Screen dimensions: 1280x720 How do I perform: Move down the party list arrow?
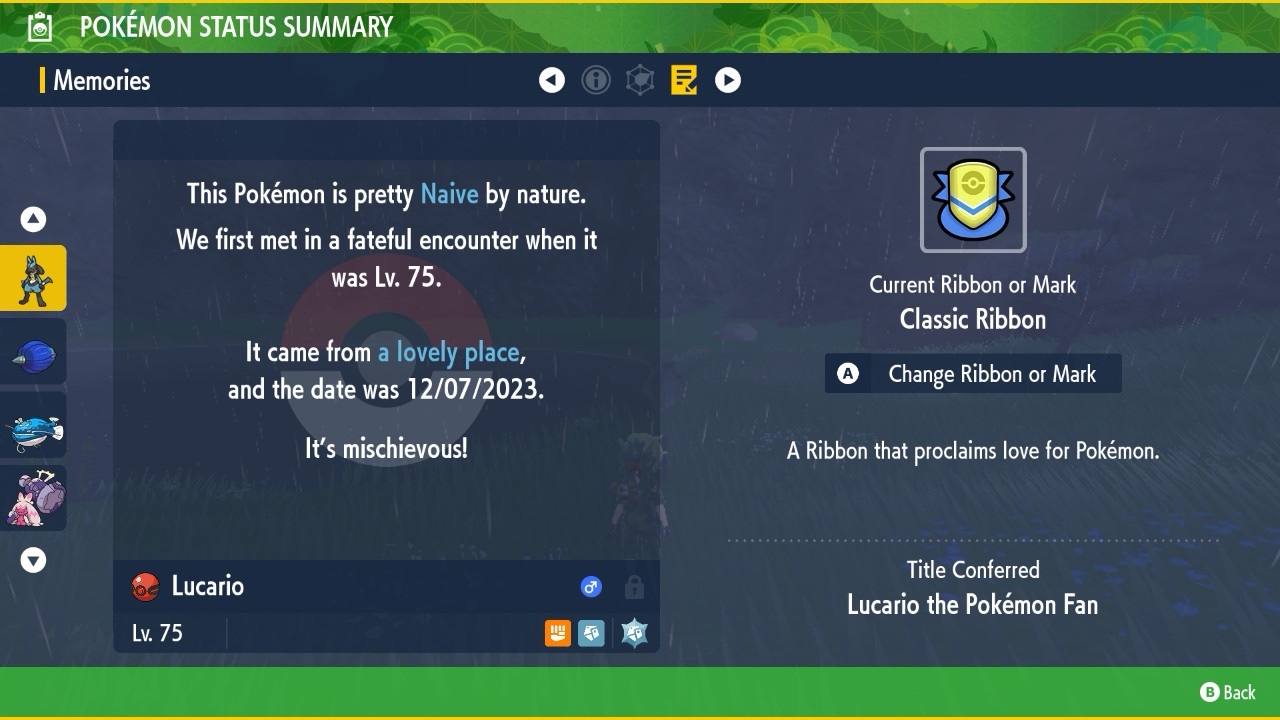tap(33, 560)
